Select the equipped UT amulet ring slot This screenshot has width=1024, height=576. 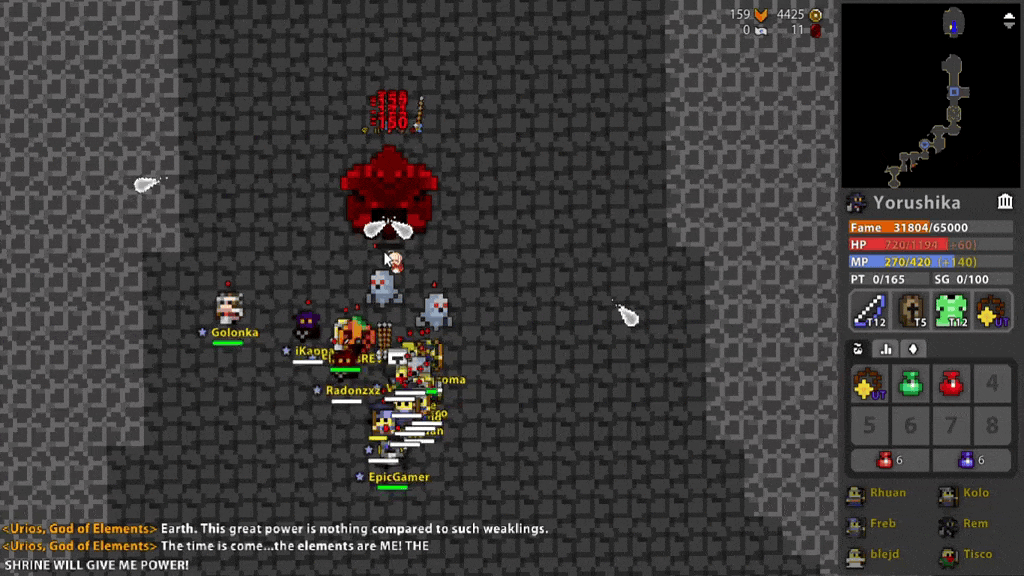(x=993, y=311)
